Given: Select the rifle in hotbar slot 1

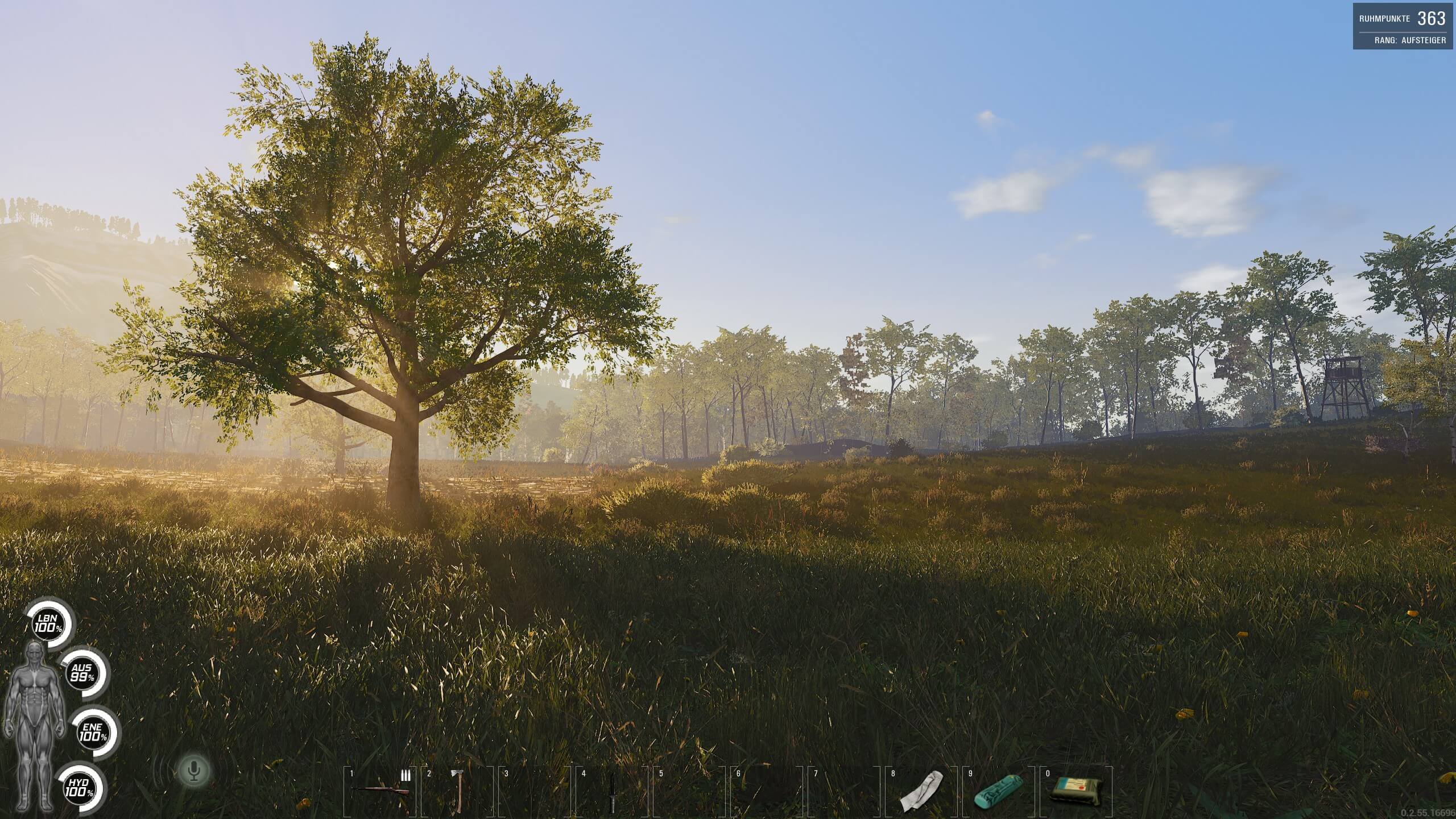Looking at the screenshot, I should pyautogui.click(x=380, y=791).
